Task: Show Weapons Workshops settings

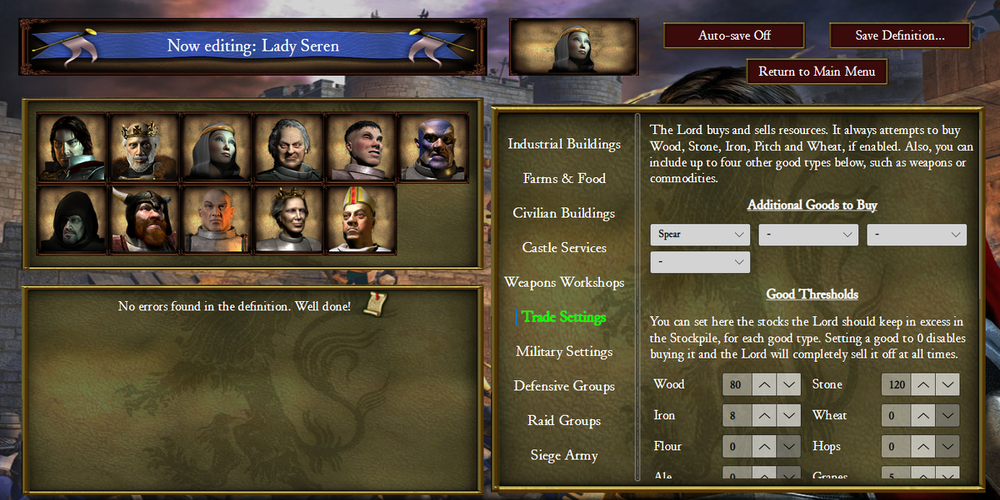Action: click(564, 282)
